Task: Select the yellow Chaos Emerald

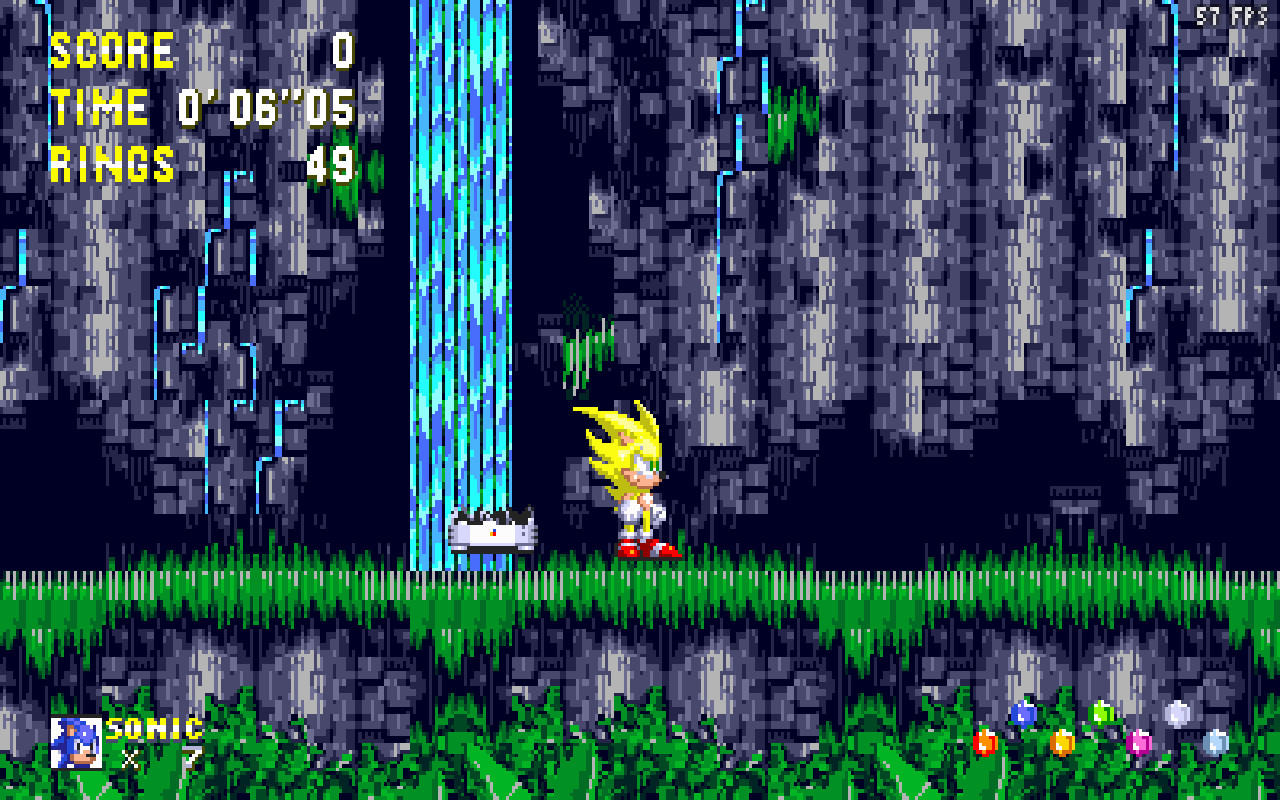Action: 1062,743
